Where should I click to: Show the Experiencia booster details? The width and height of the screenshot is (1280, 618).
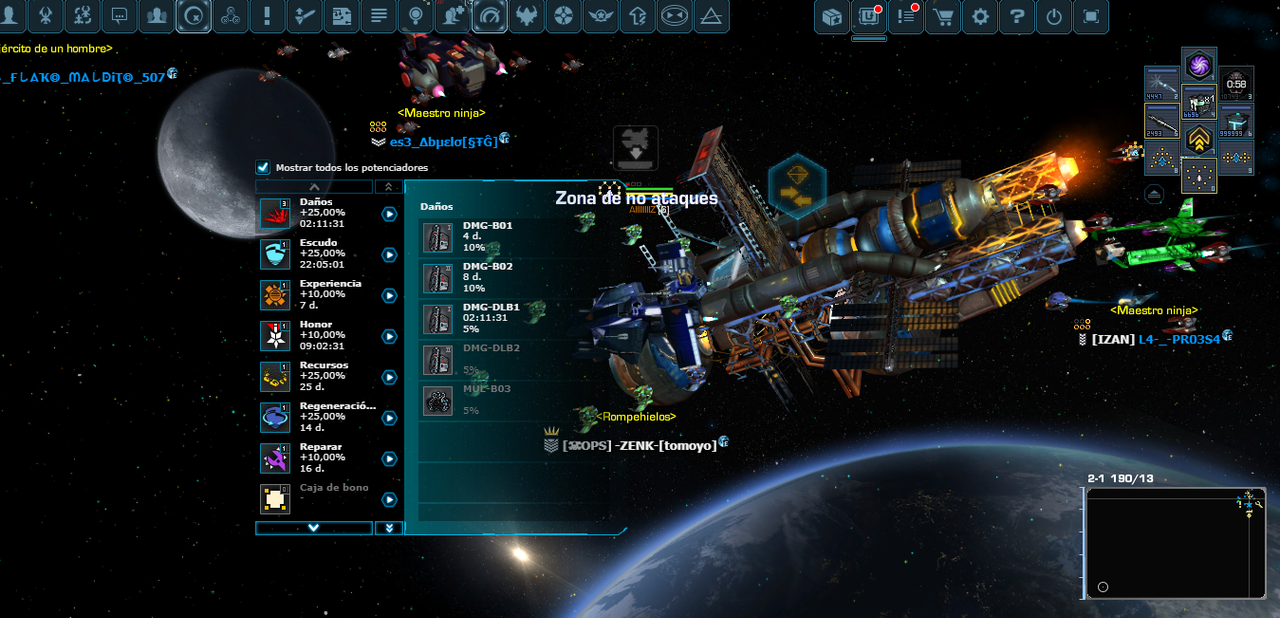(x=389, y=296)
